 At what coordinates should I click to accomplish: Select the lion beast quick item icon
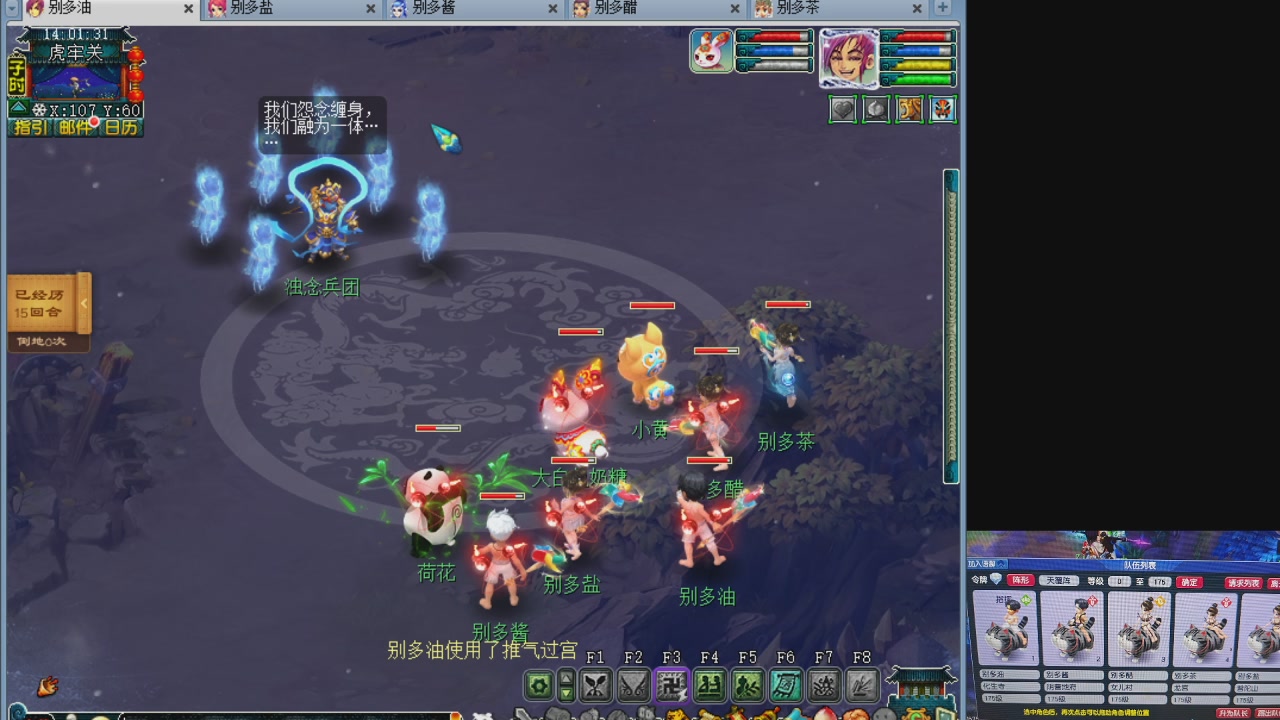(911, 108)
